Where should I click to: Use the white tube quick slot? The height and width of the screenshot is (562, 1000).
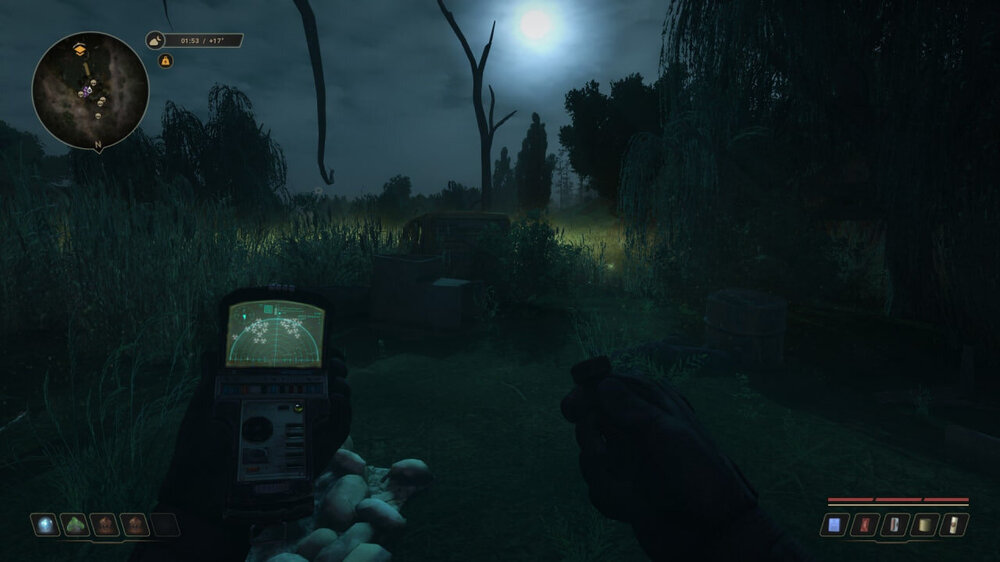point(957,524)
